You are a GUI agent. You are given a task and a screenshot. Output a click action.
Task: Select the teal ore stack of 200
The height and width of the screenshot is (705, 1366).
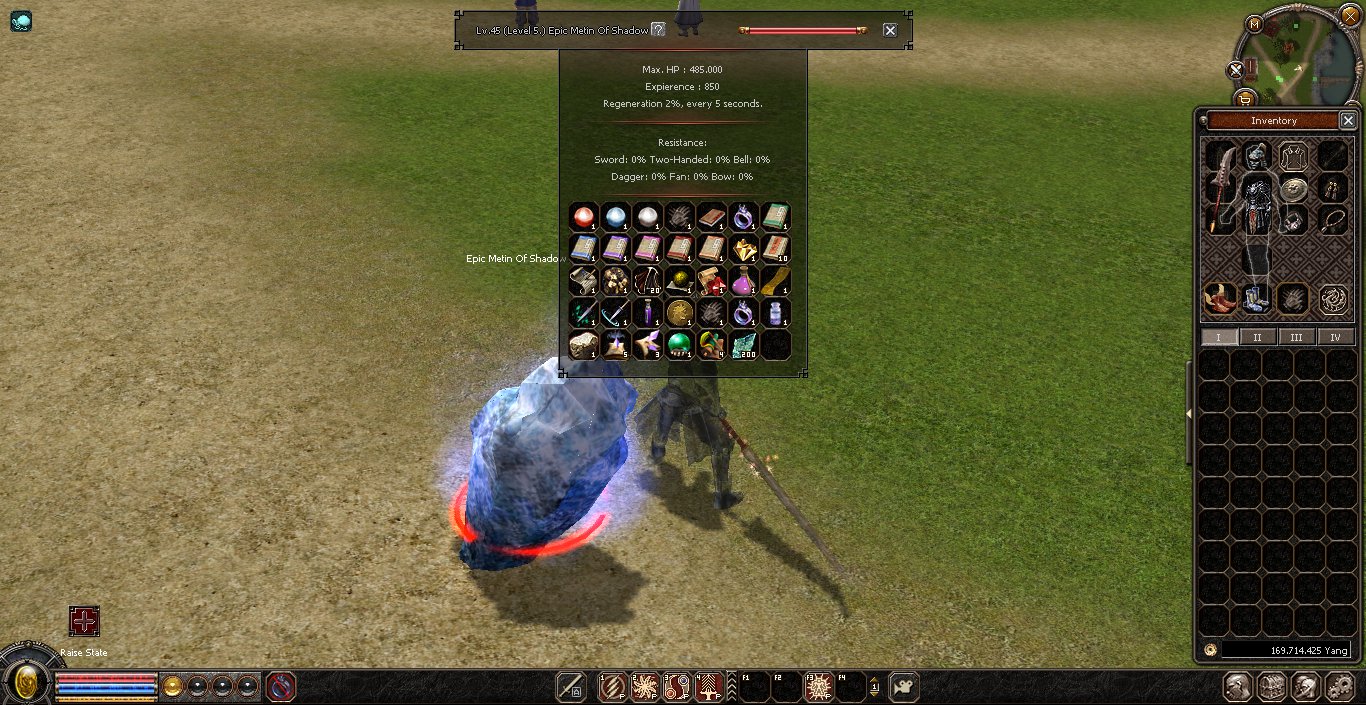tap(743, 345)
